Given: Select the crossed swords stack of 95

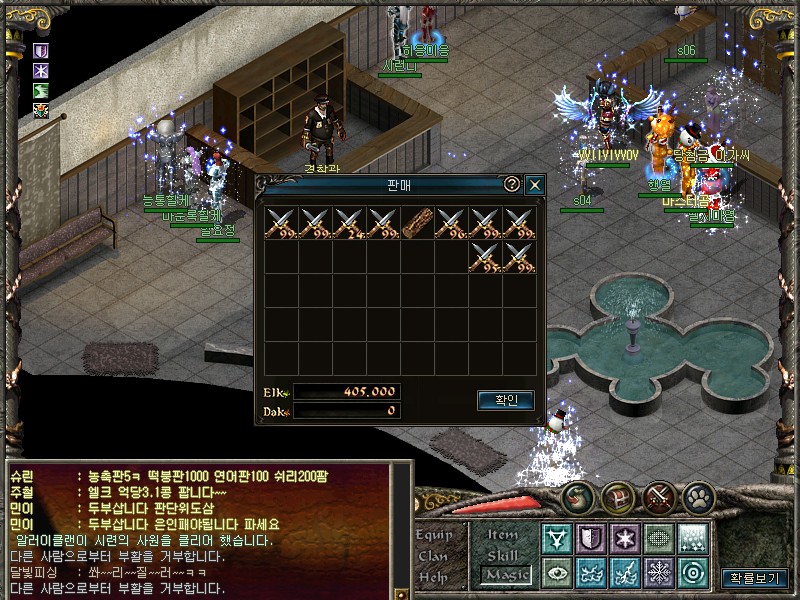Looking at the screenshot, I should (x=486, y=257).
